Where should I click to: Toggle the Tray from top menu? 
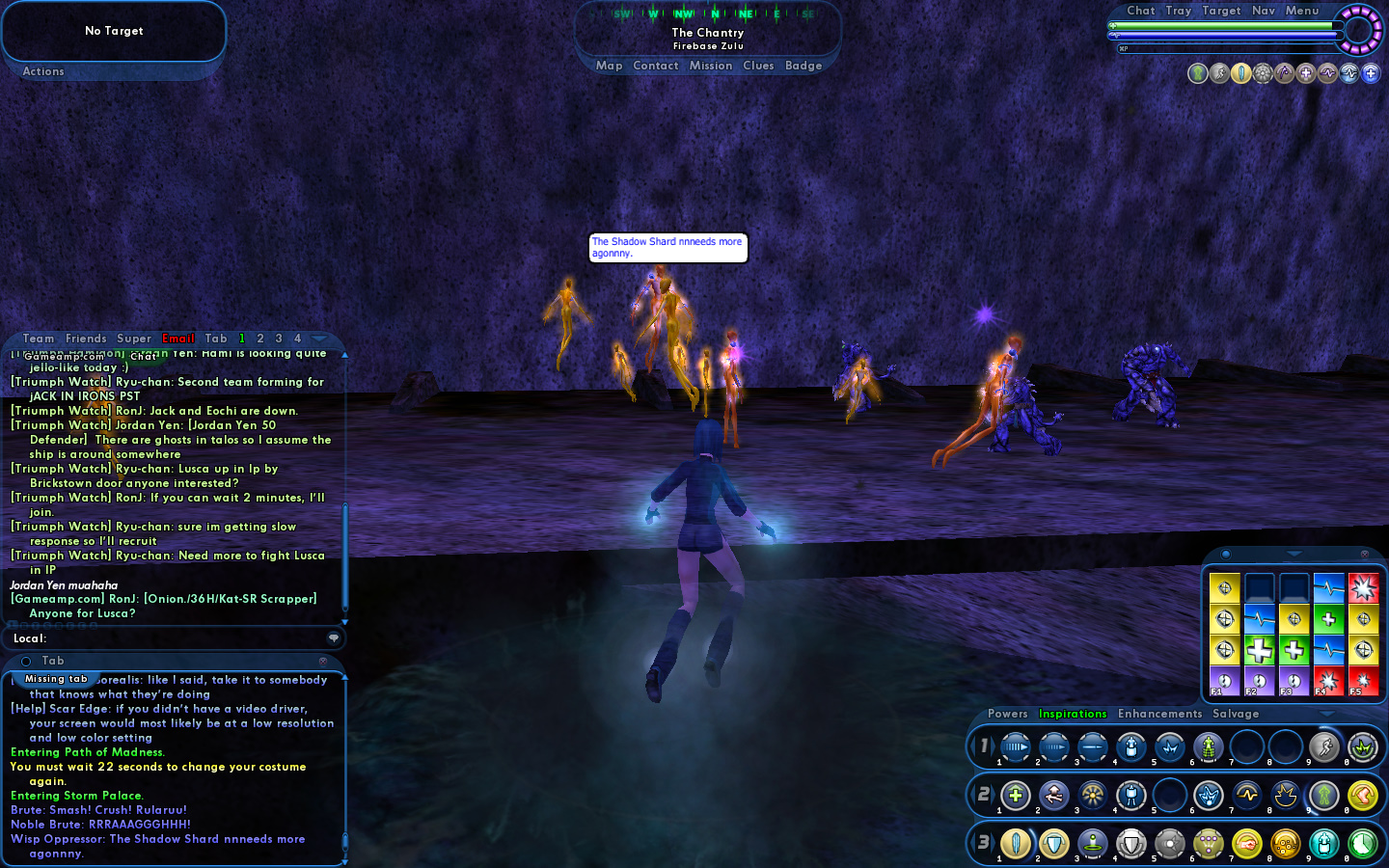click(x=1179, y=11)
